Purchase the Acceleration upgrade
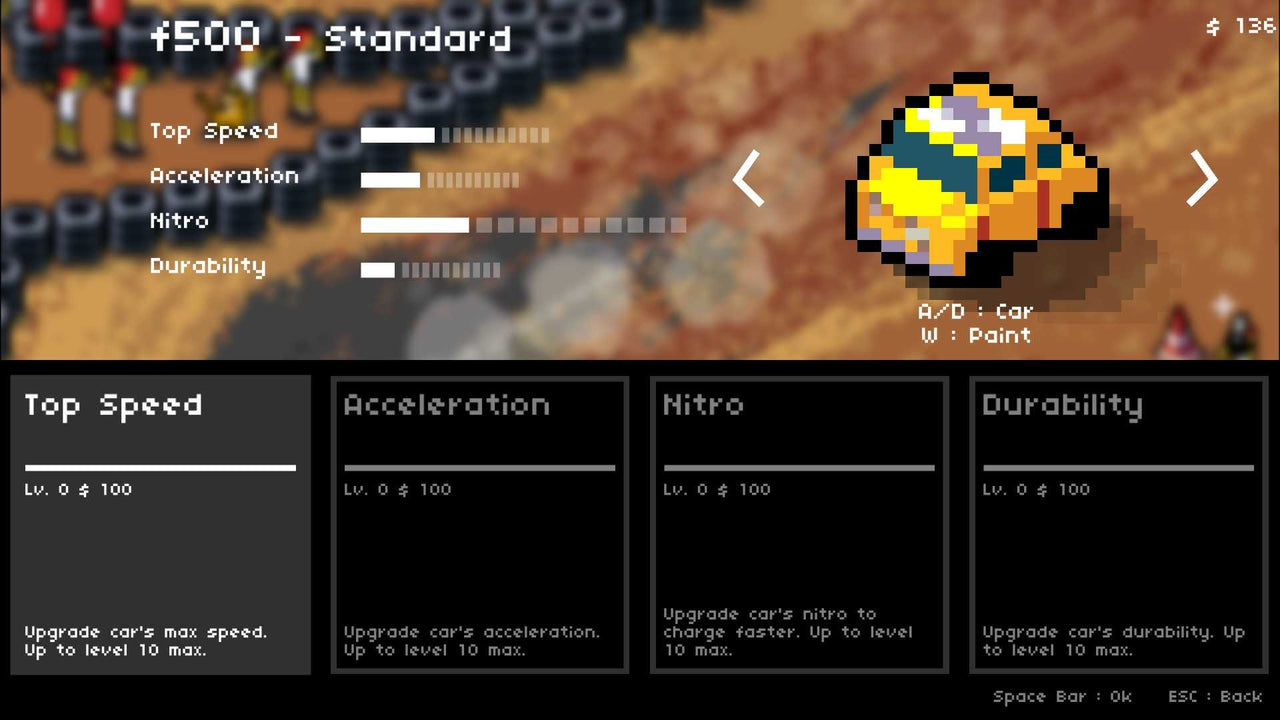 click(x=480, y=525)
